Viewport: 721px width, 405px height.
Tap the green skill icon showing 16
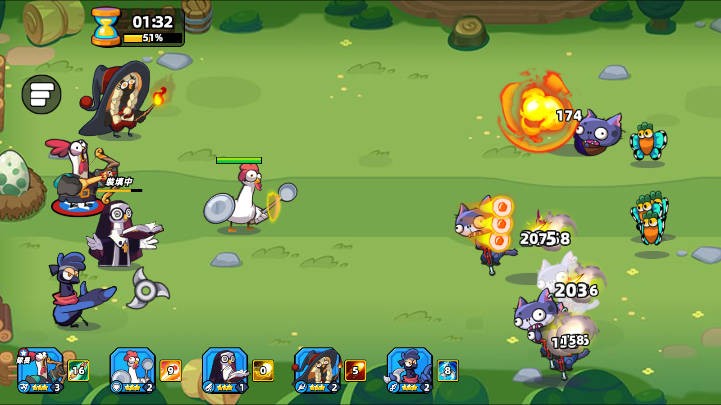[x=78, y=371]
